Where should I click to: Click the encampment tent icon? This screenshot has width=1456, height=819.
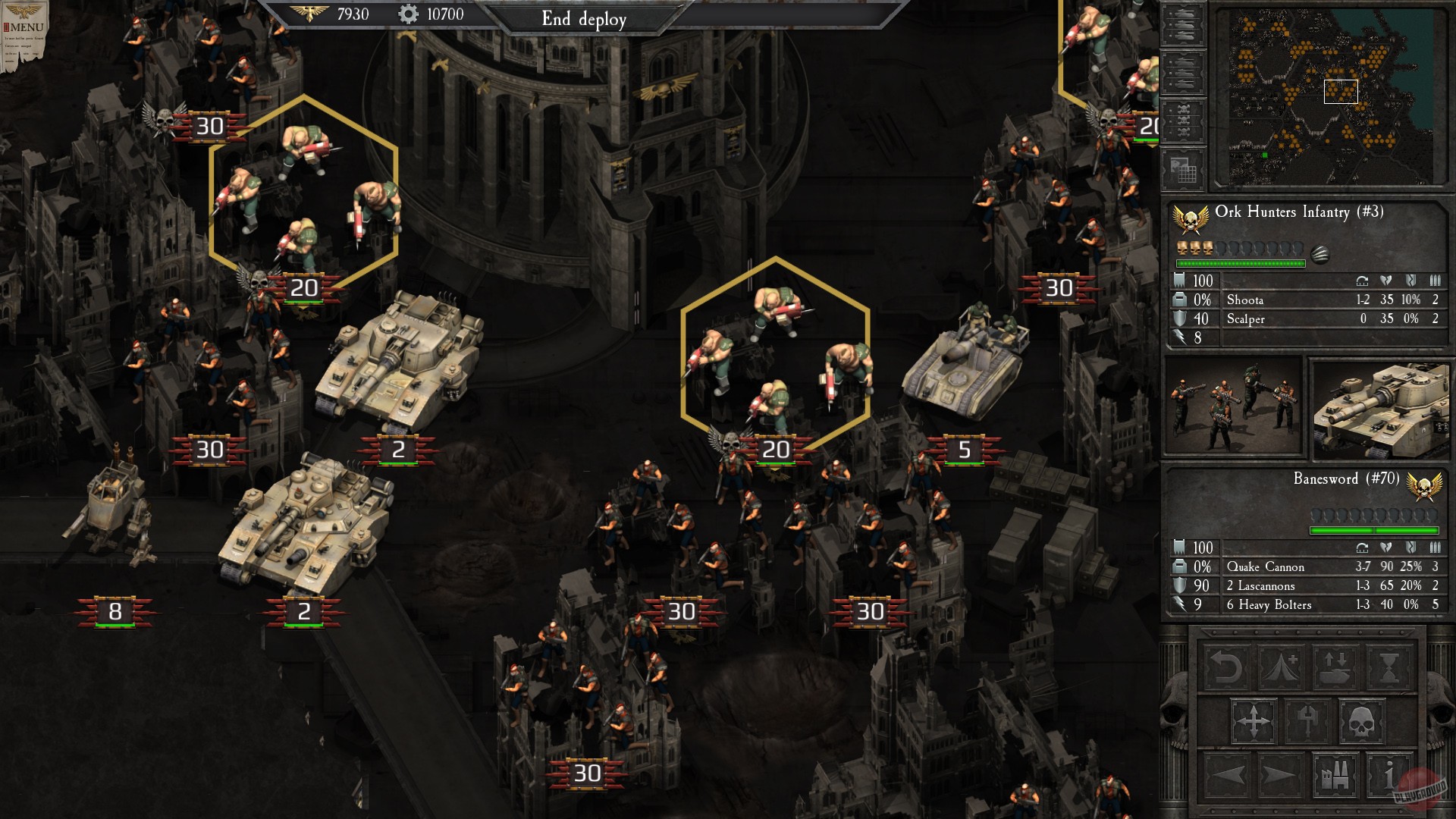[x=1280, y=667]
